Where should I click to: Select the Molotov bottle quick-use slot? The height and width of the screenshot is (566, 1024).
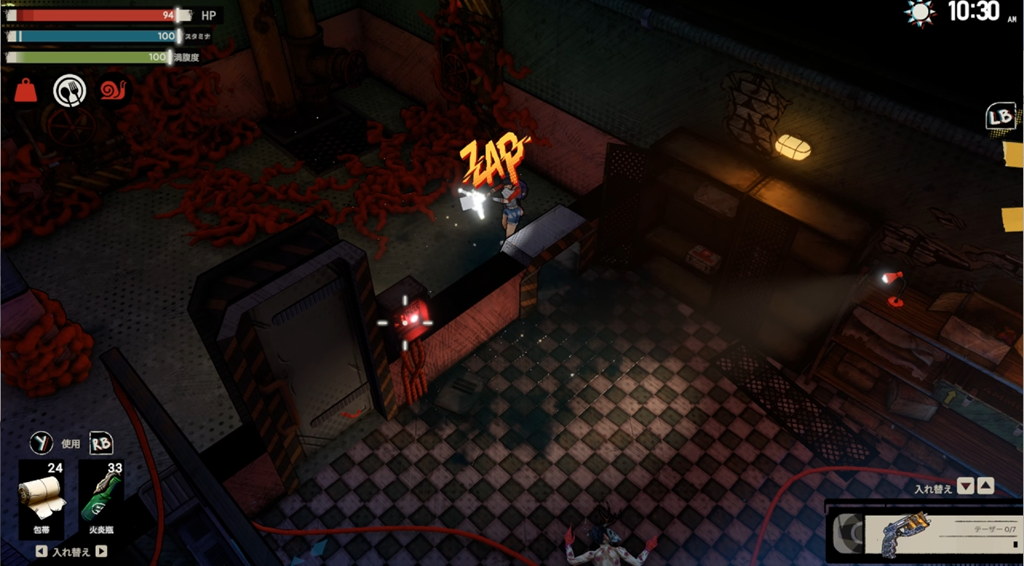coord(101,498)
